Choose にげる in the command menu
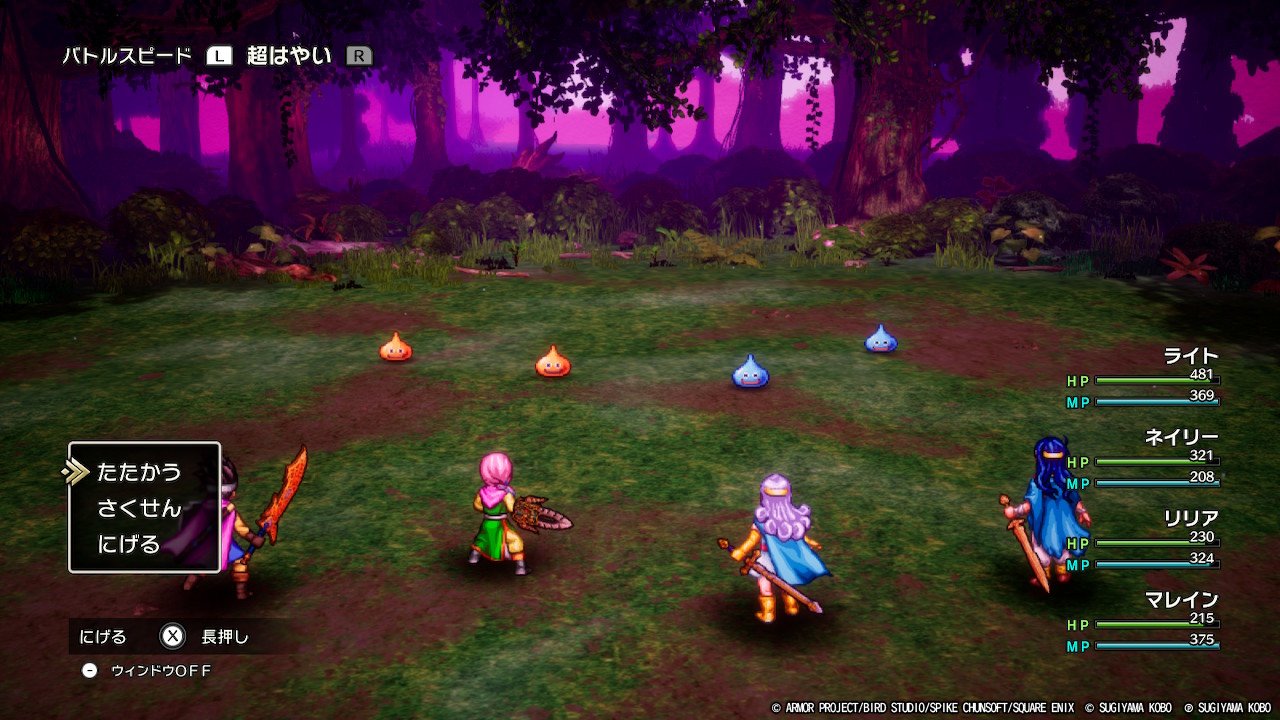The height and width of the screenshot is (720, 1280). (129, 544)
